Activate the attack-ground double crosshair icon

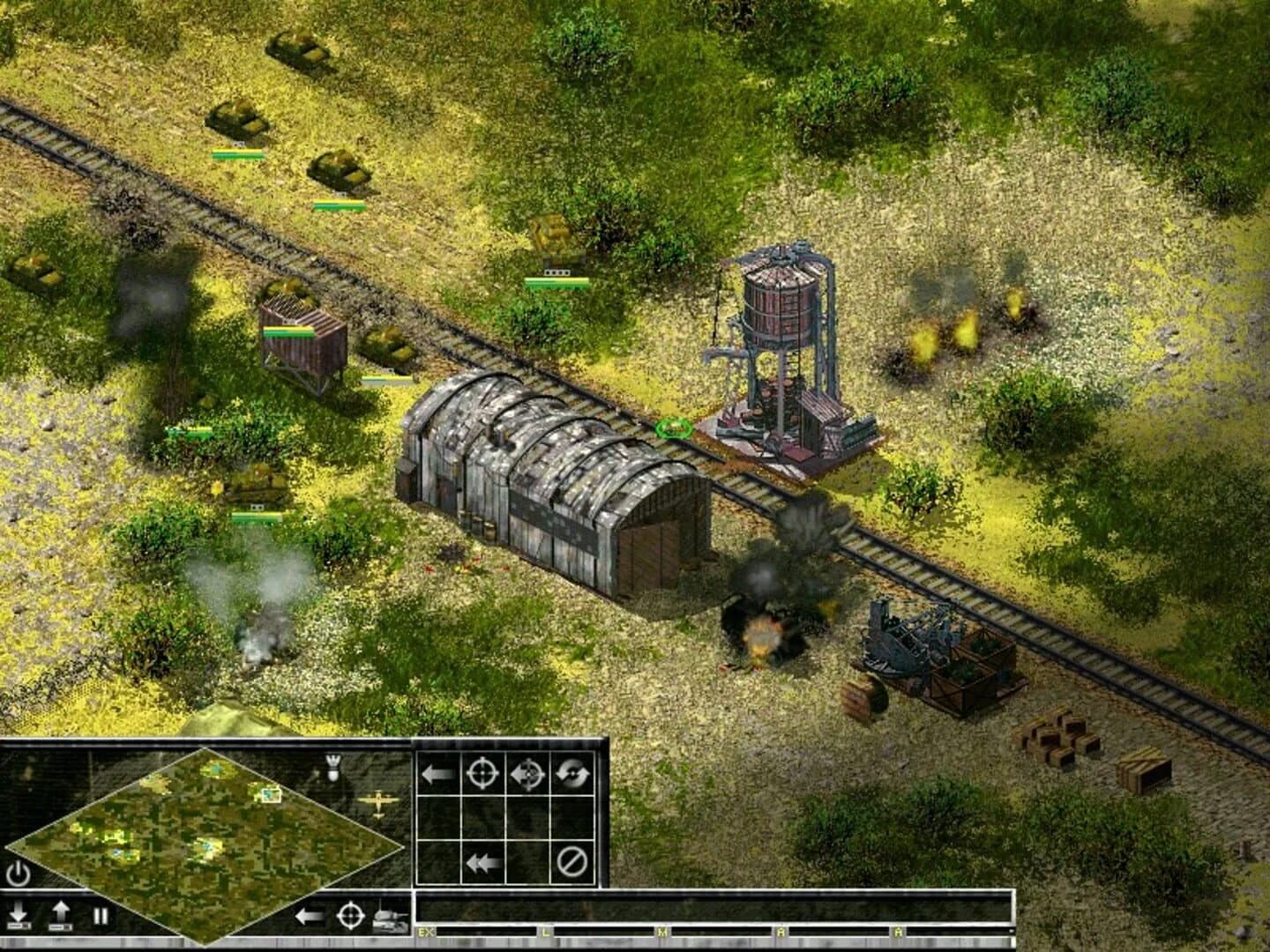[527, 773]
